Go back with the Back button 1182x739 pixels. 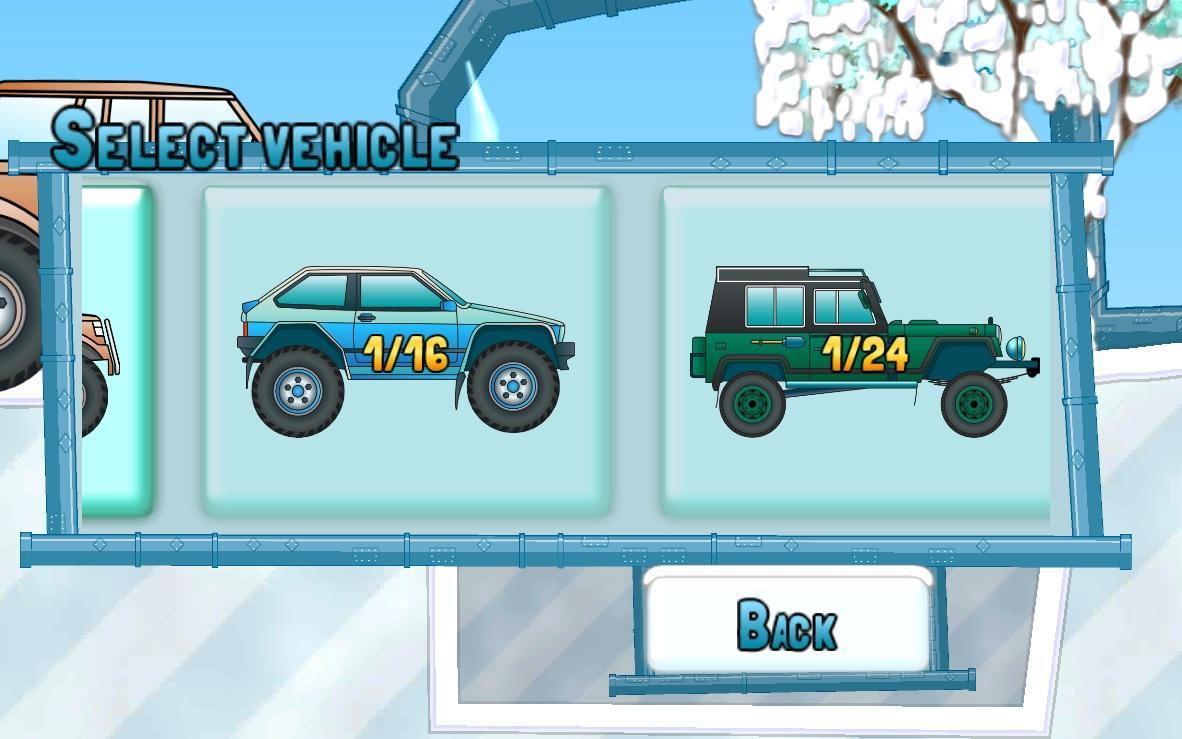point(788,623)
